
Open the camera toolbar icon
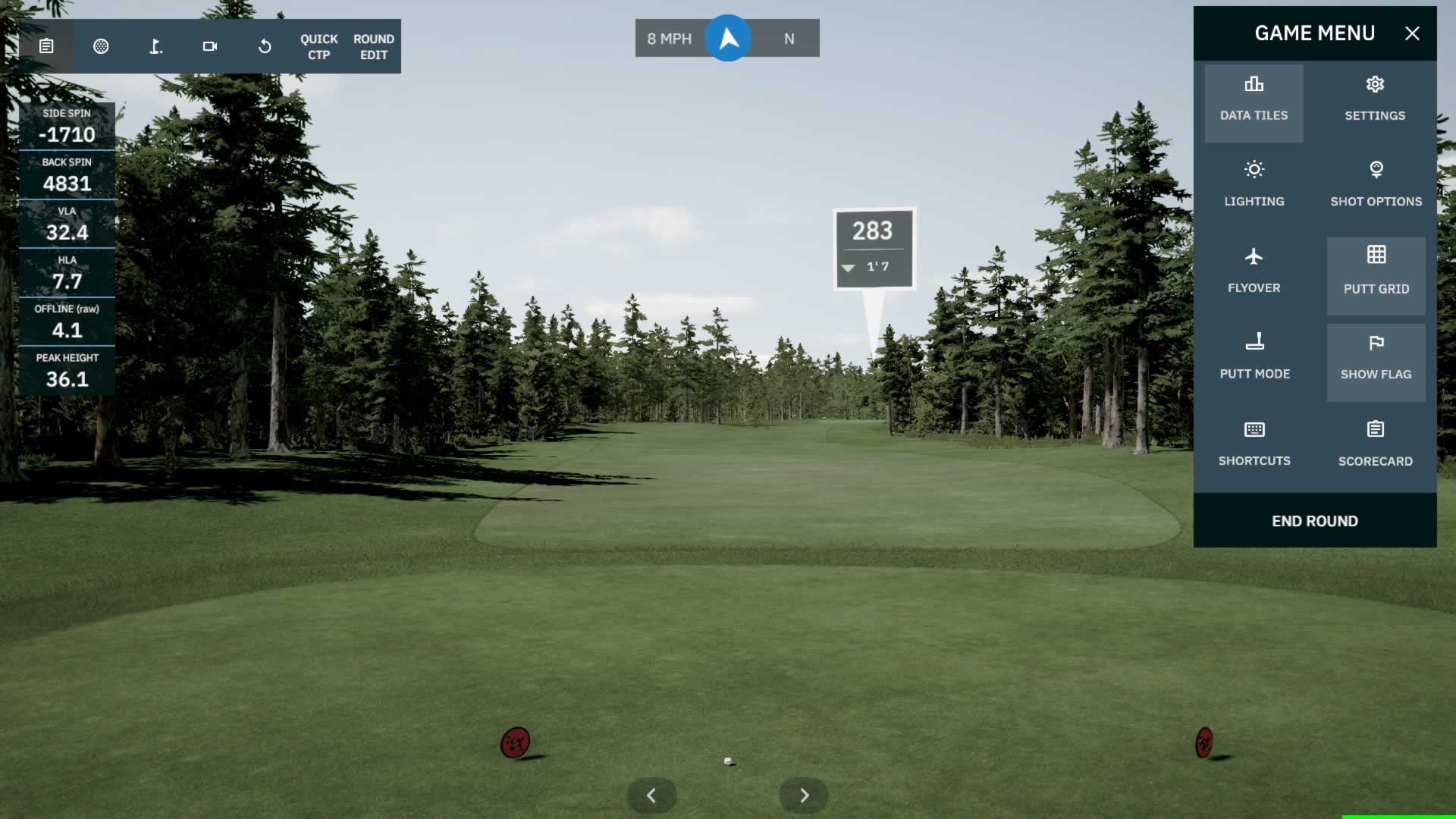click(x=210, y=47)
